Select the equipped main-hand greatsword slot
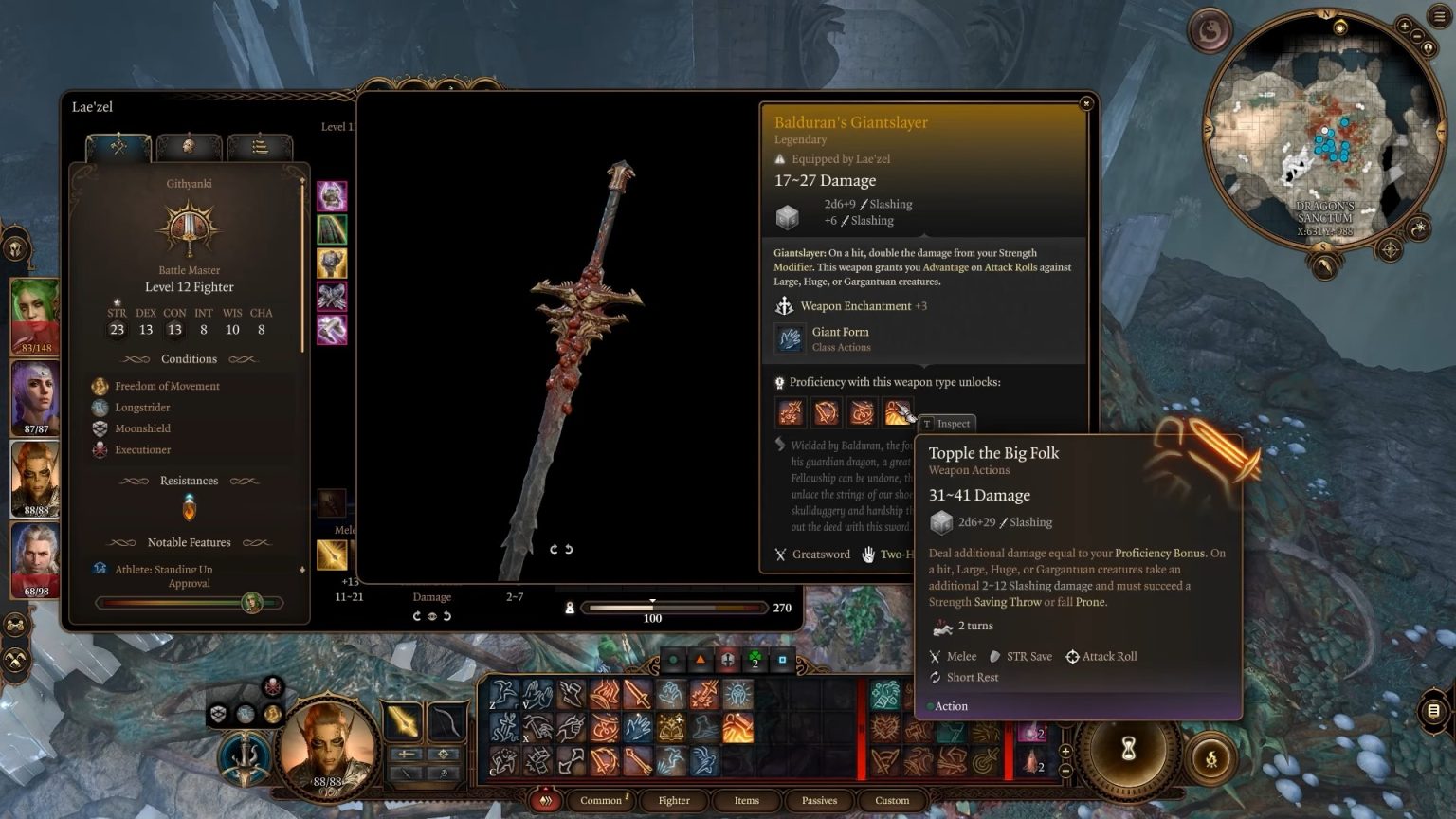This screenshot has width=1456, height=819. click(x=403, y=721)
